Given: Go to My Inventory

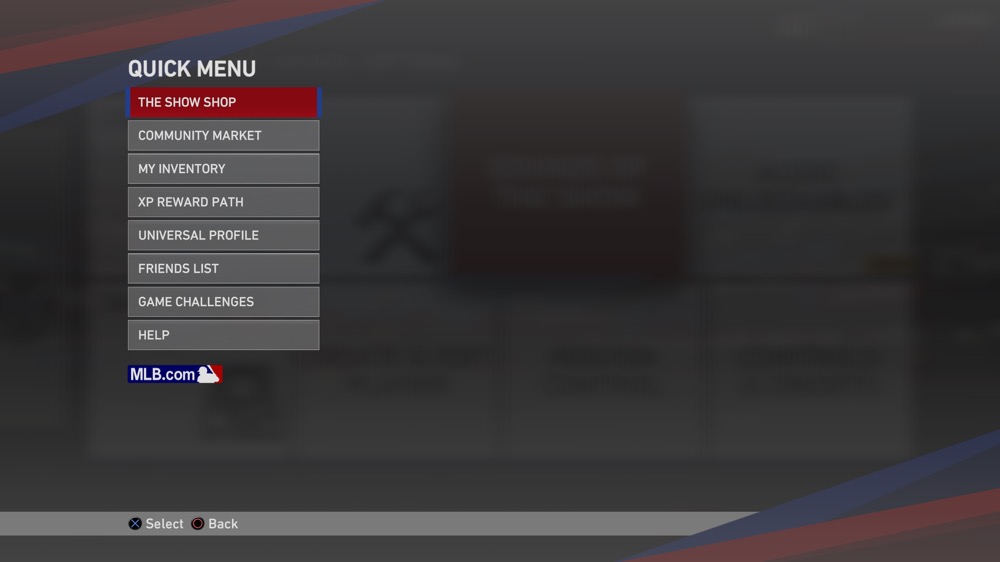Looking at the screenshot, I should click(223, 169).
